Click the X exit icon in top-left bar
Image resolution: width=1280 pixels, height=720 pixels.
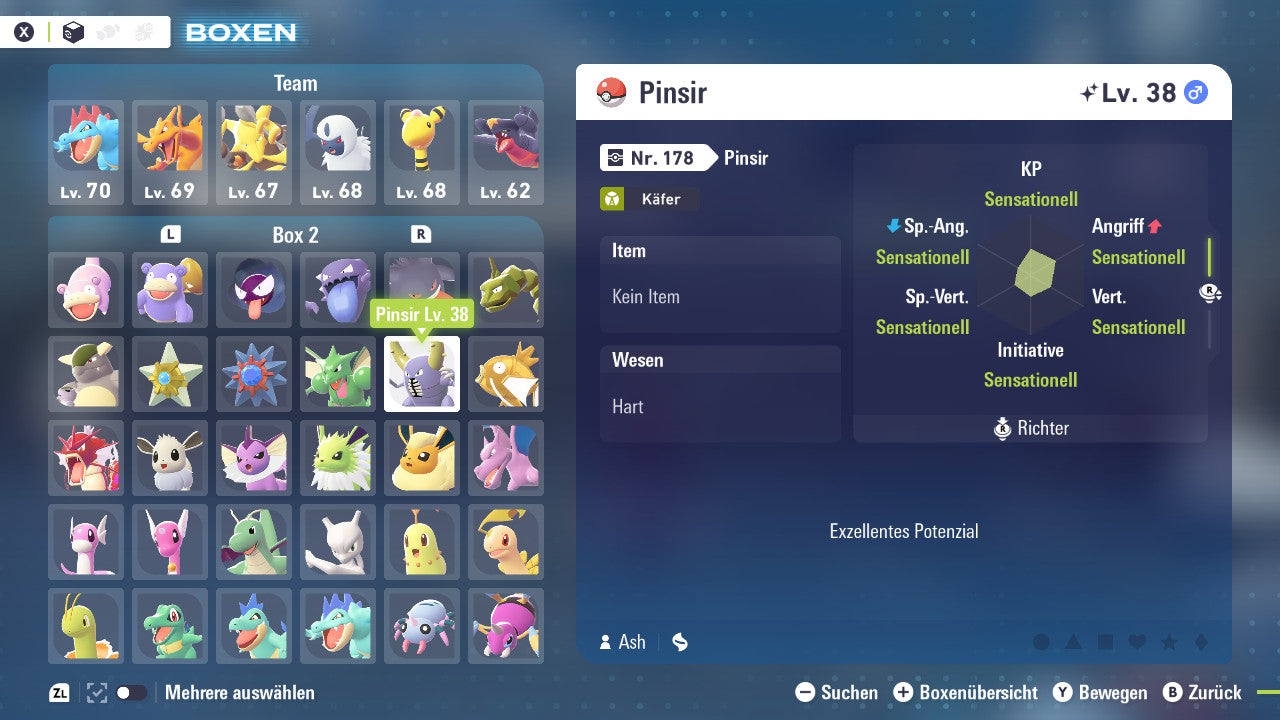click(23, 31)
